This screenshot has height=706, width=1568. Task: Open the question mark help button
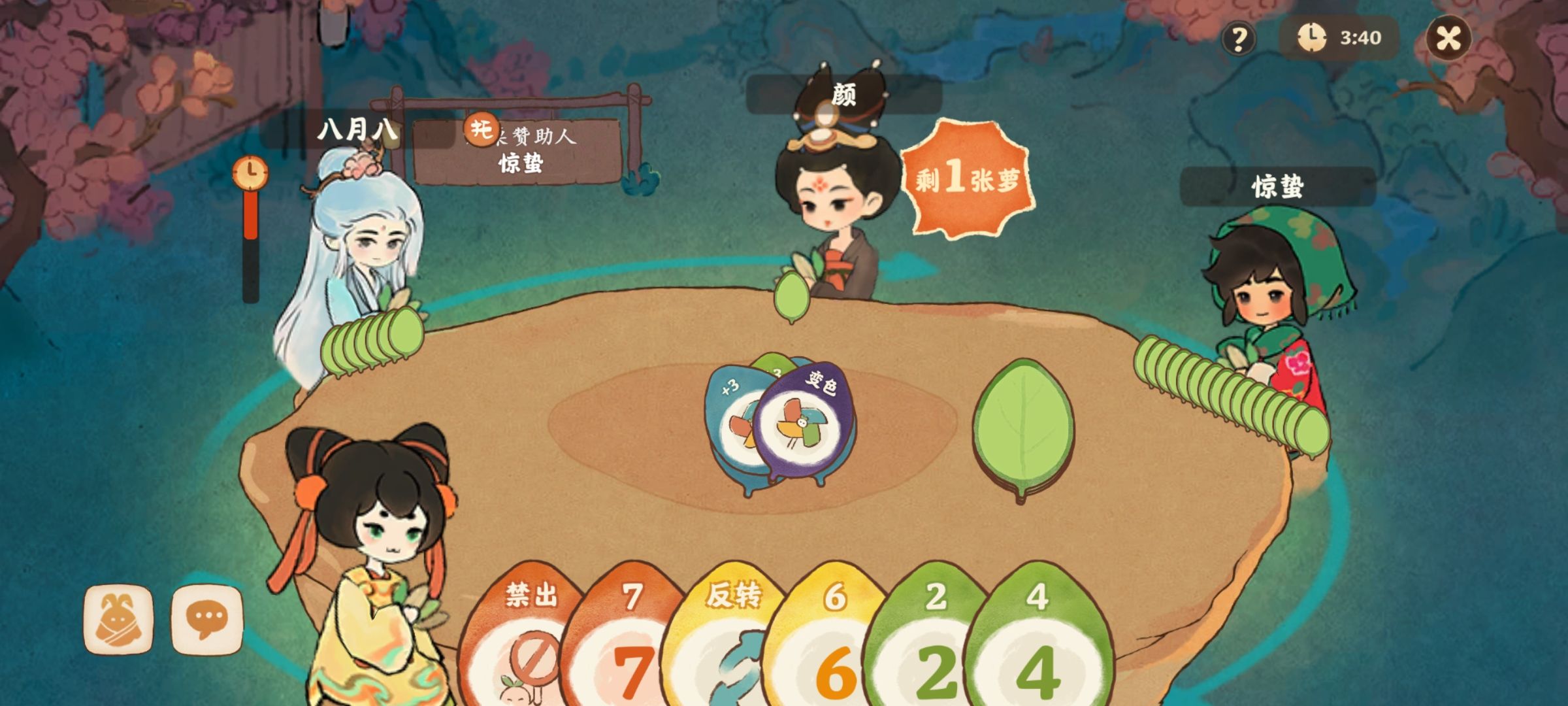(x=1238, y=39)
